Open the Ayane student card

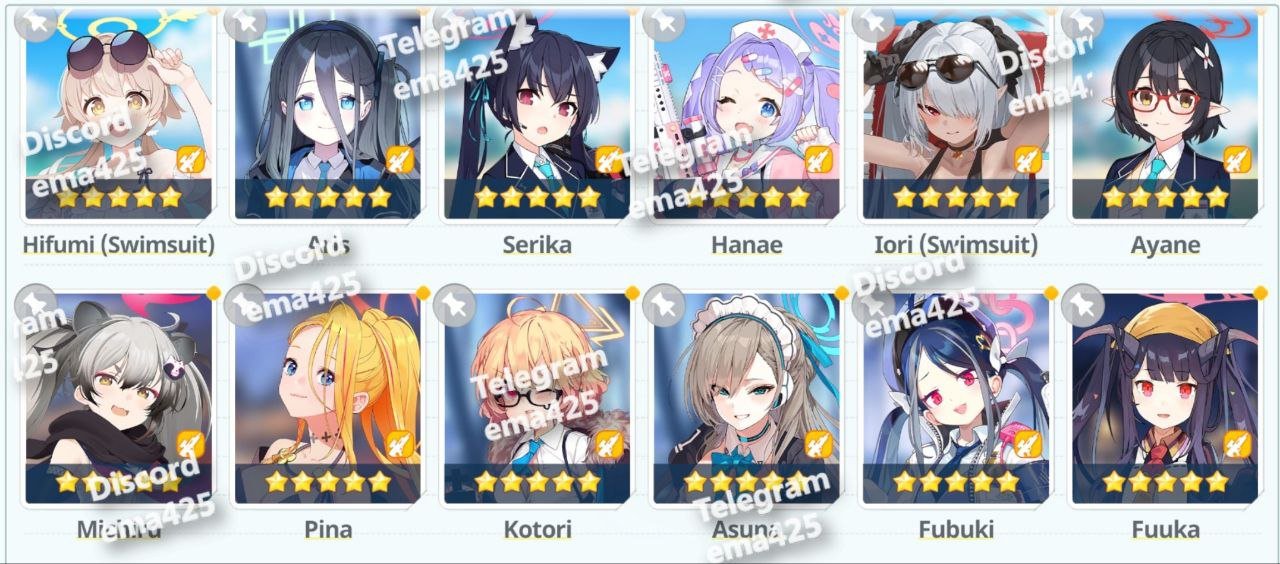(1165, 110)
